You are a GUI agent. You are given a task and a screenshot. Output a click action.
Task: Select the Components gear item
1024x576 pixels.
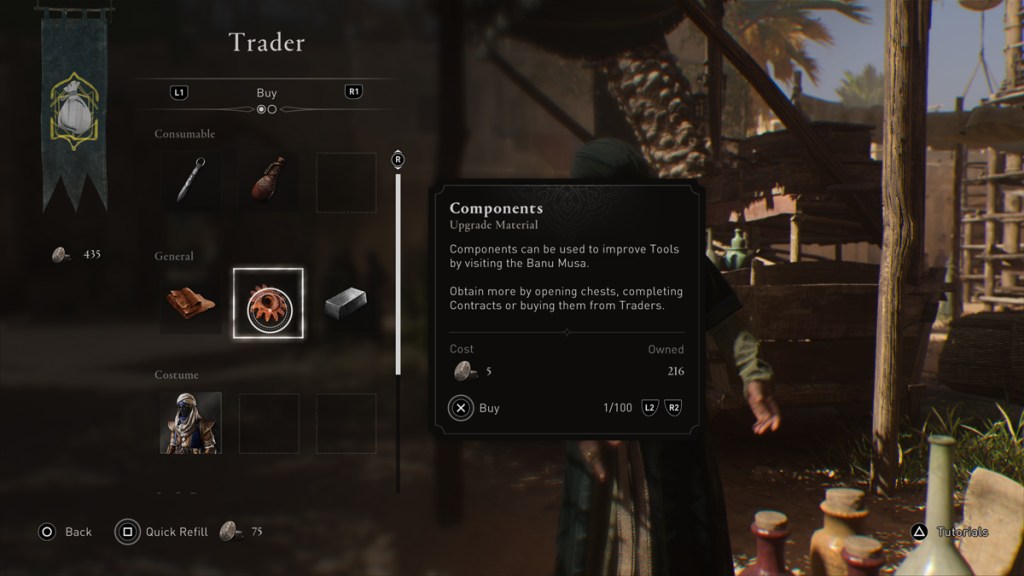pos(268,303)
